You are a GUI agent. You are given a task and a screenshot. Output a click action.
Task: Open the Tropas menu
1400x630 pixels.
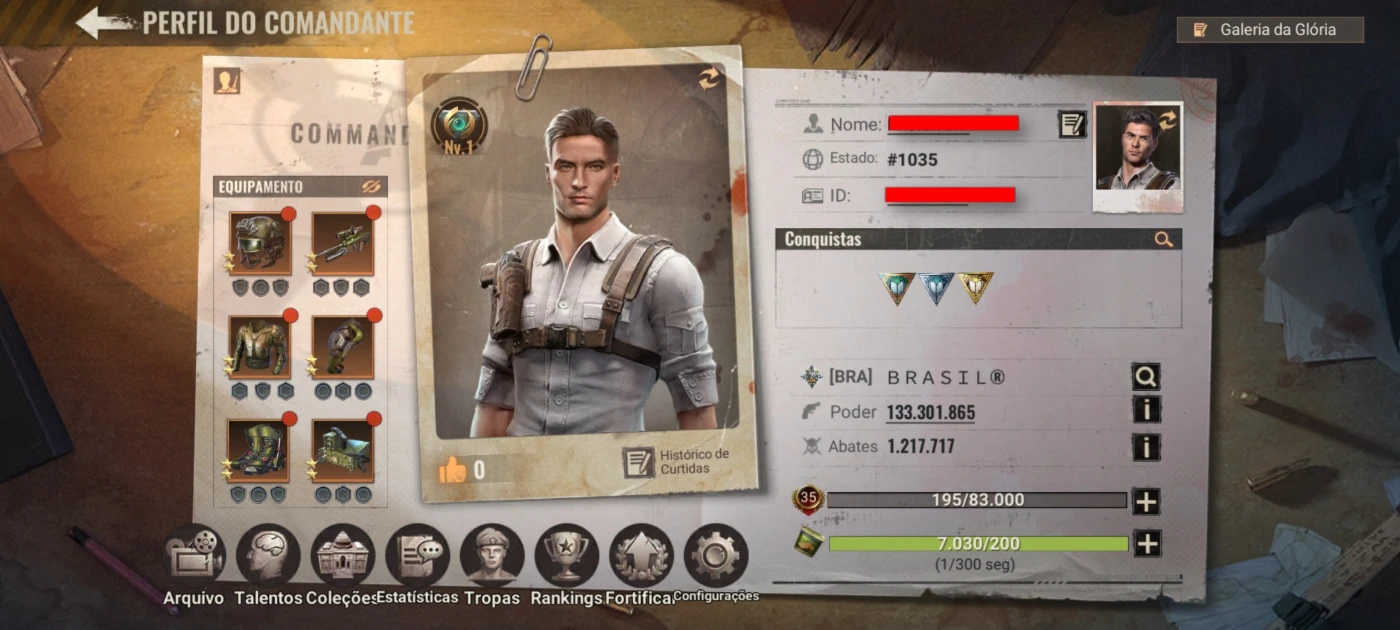click(x=492, y=558)
